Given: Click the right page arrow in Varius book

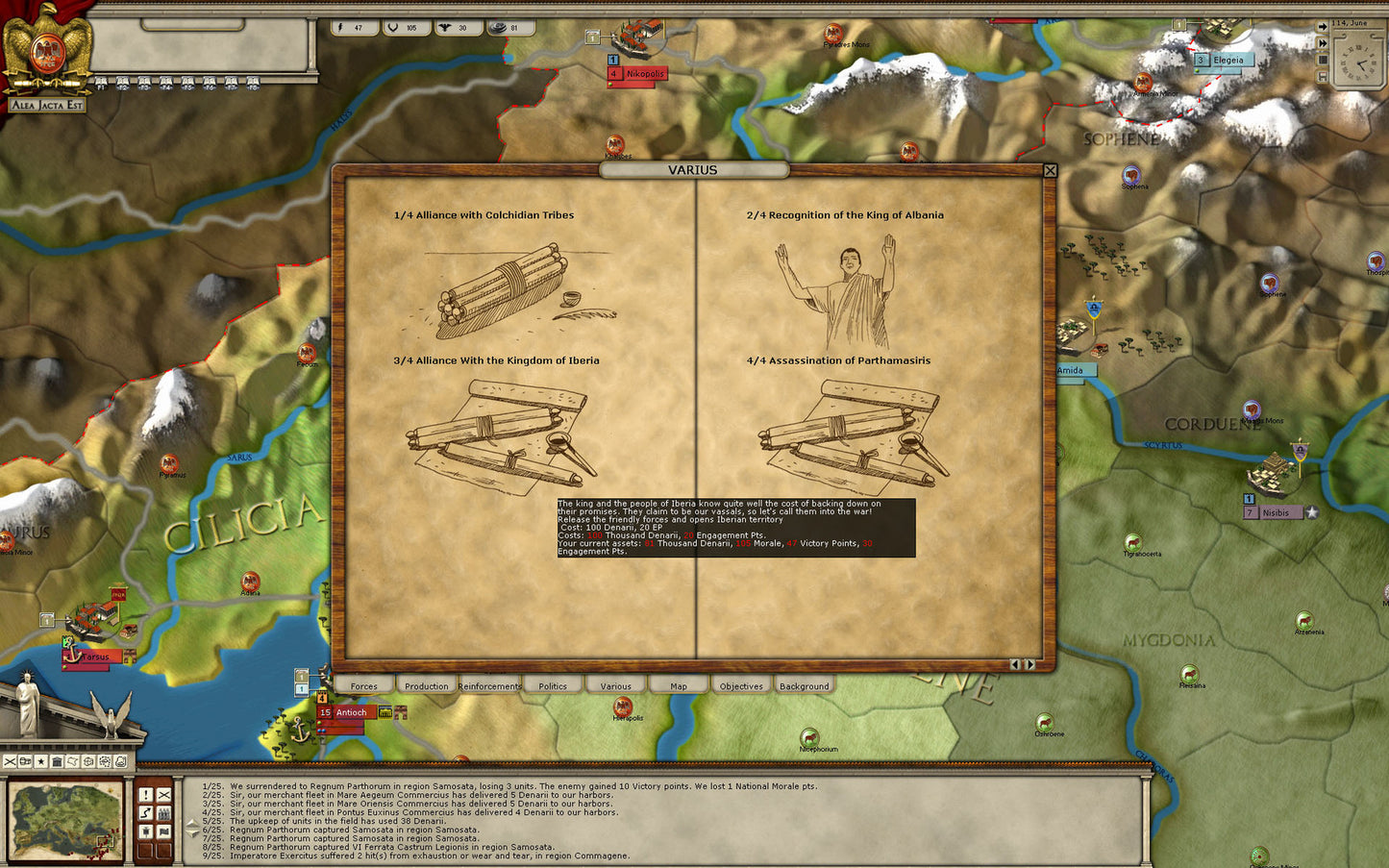Looking at the screenshot, I should [x=1029, y=663].
